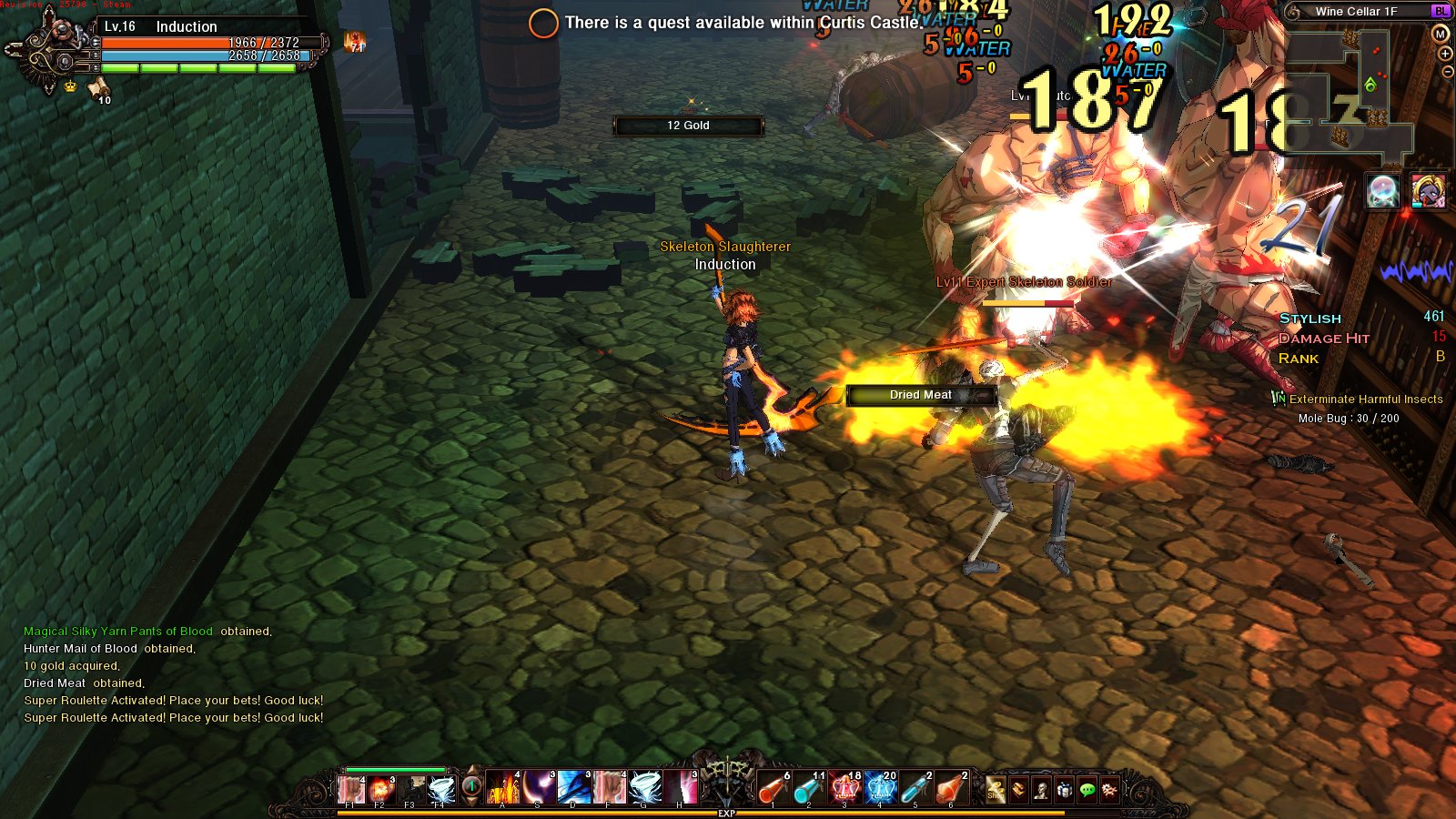This screenshot has width=1456, height=819.
Task: Select the crystal ball icon below minimap
Action: click(1382, 191)
